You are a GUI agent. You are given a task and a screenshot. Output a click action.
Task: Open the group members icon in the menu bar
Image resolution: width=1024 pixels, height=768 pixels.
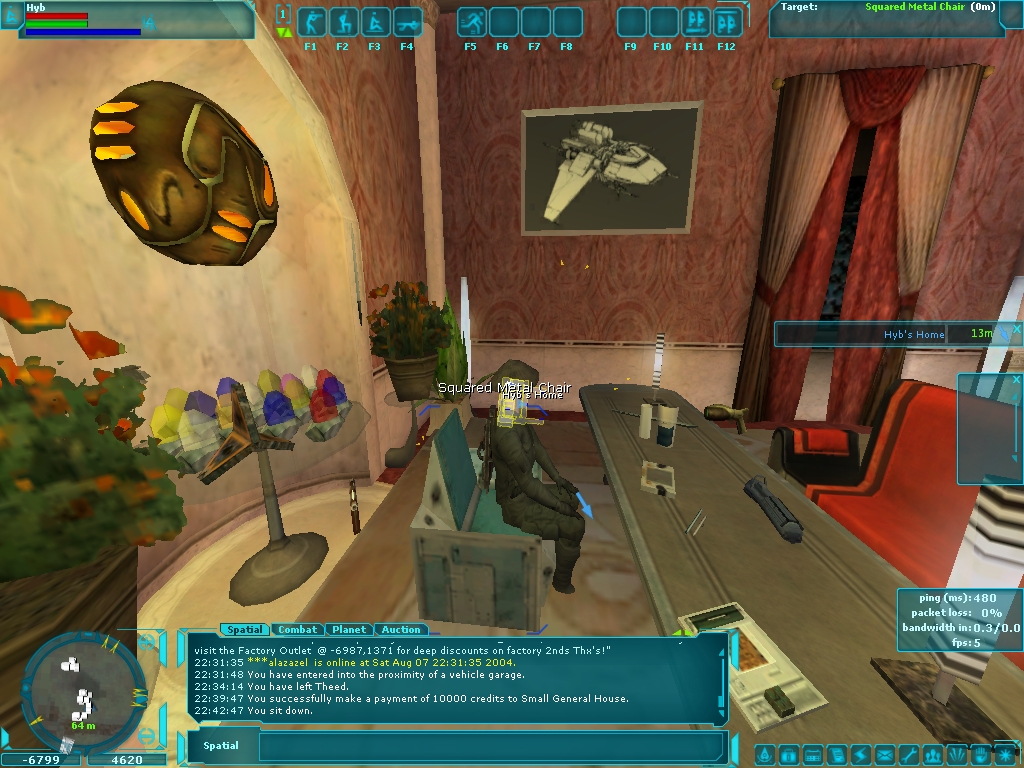(932, 755)
